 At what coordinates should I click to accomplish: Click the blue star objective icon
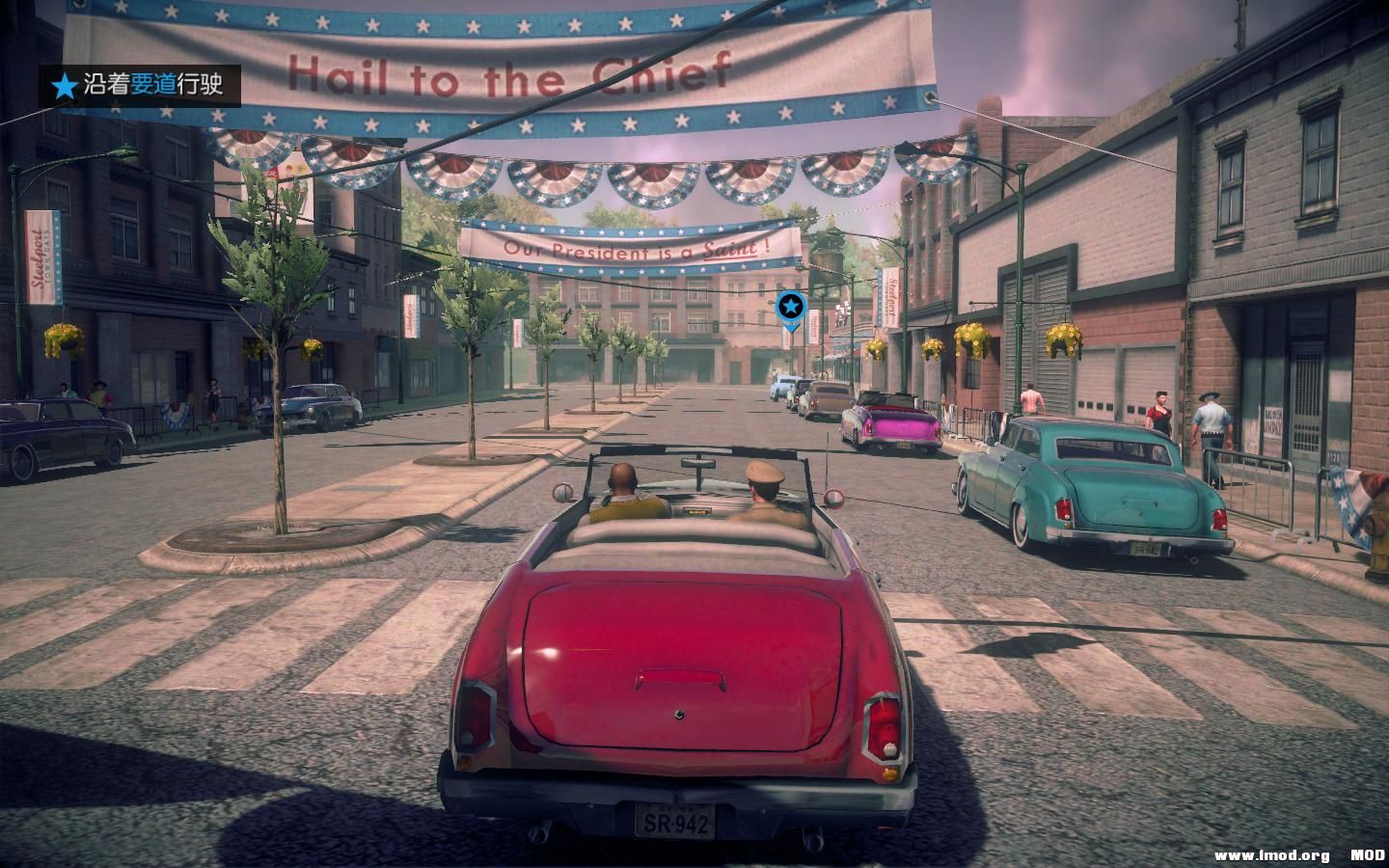coord(64,84)
